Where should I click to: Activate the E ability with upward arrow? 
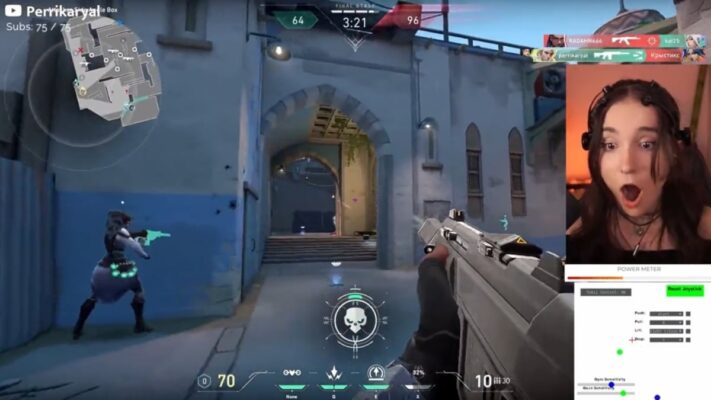[376, 373]
